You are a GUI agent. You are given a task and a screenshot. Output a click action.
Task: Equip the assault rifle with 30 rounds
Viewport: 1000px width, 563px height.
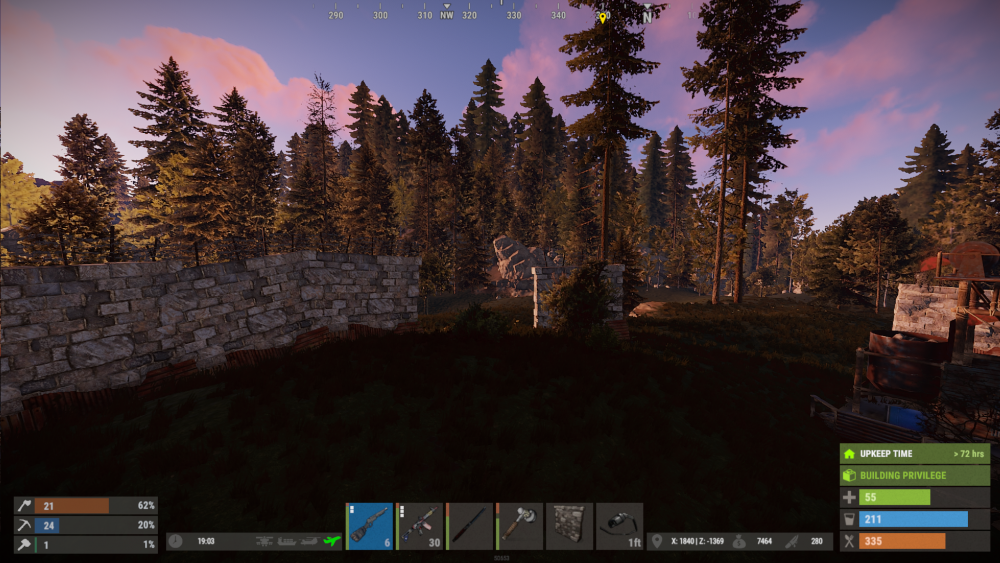click(420, 526)
